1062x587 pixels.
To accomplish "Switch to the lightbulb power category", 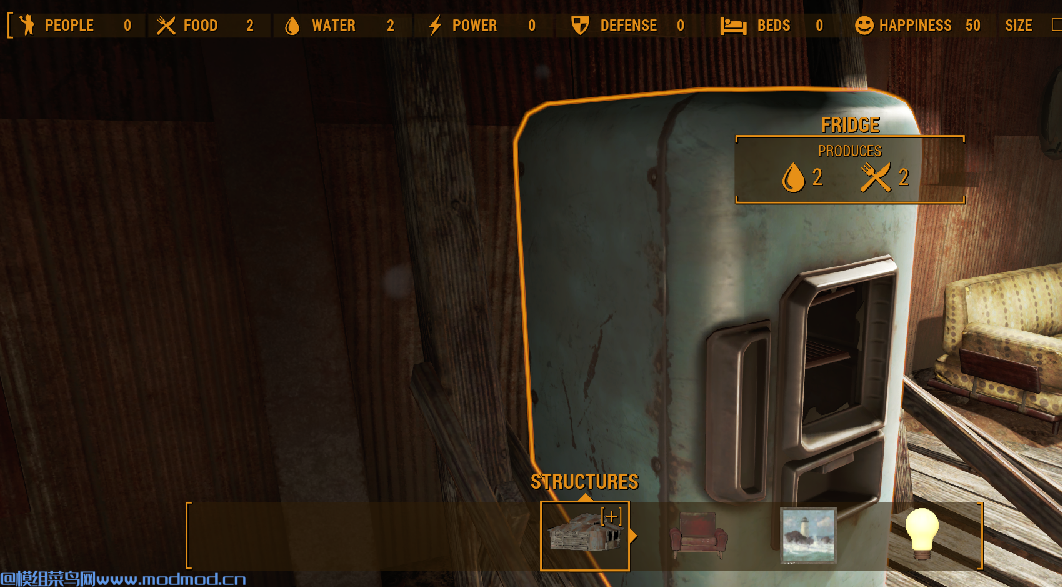I will [x=921, y=534].
